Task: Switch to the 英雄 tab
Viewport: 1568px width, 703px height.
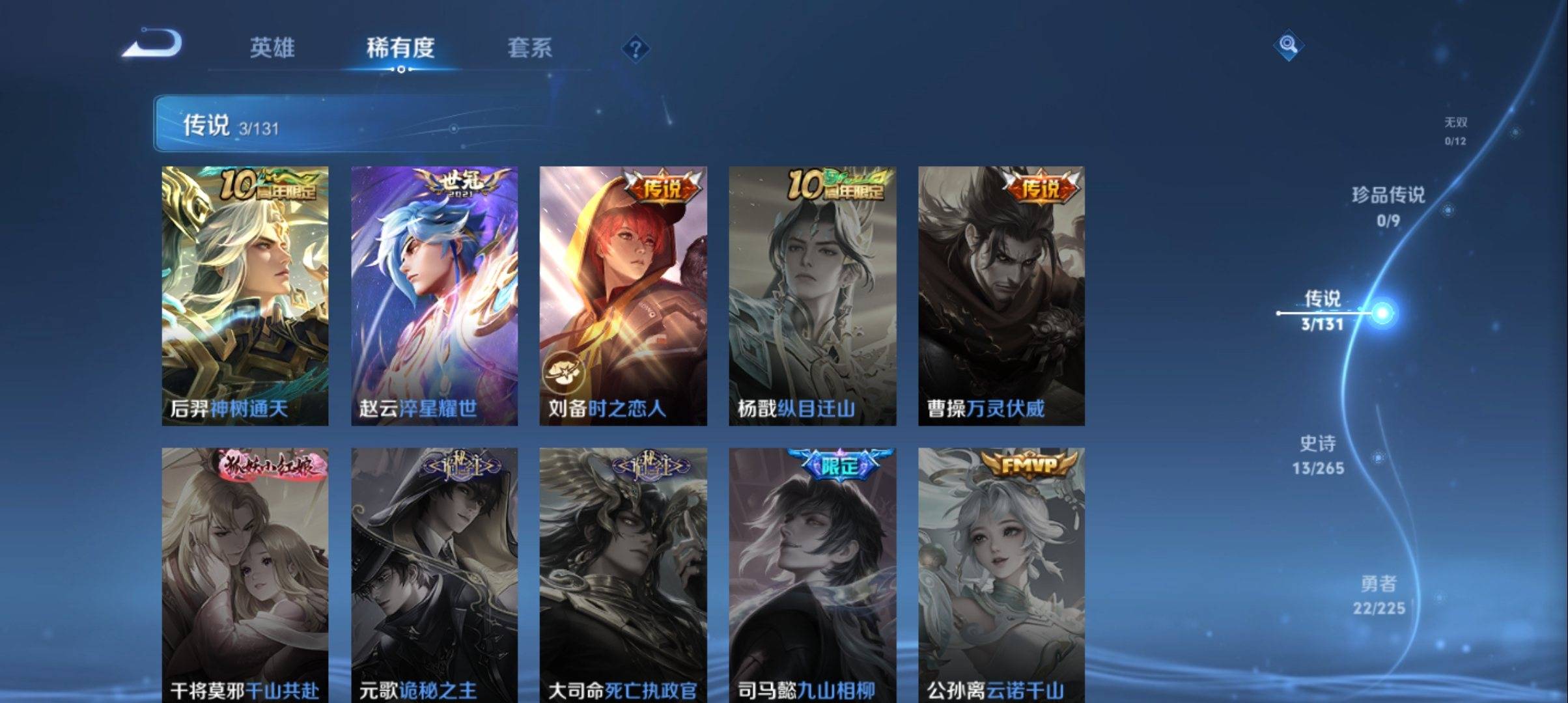Action: (x=272, y=48)
